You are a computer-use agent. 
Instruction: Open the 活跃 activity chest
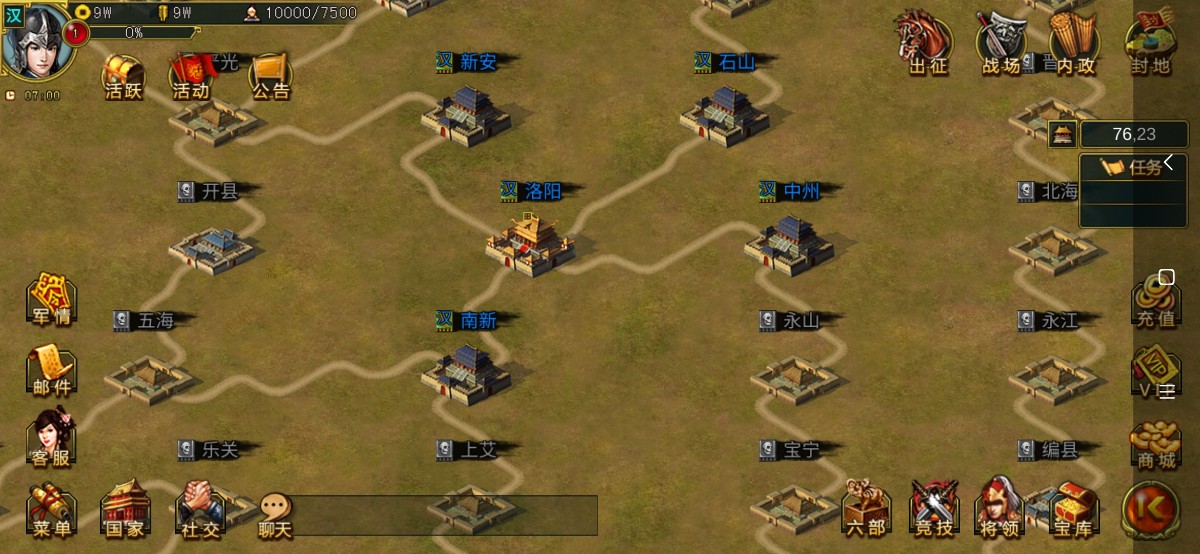[x=124, y=75]
